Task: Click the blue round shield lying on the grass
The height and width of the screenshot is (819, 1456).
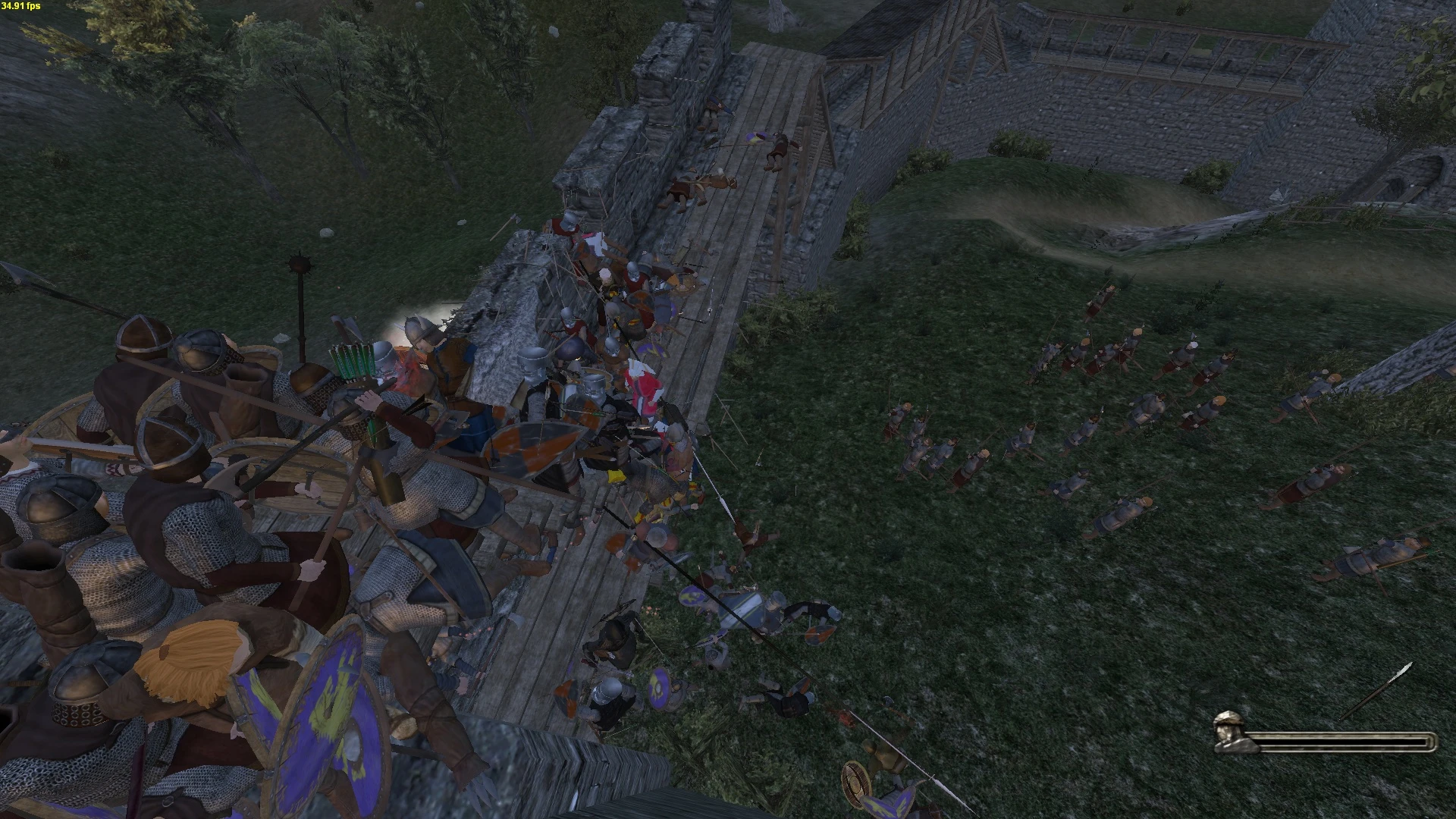Action: click(x=691, y=597)
